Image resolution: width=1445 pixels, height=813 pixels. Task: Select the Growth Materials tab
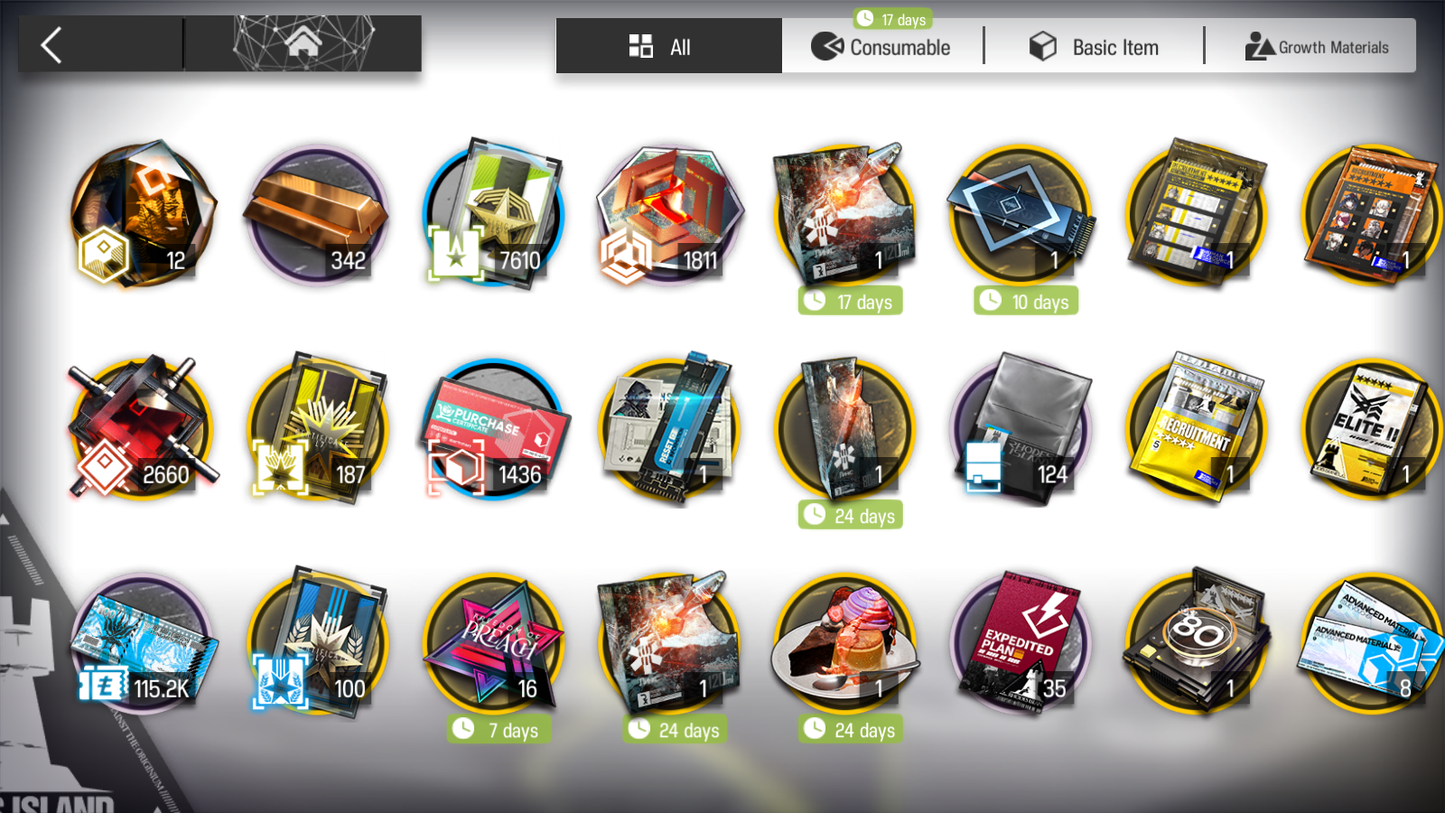(1316, 47)
